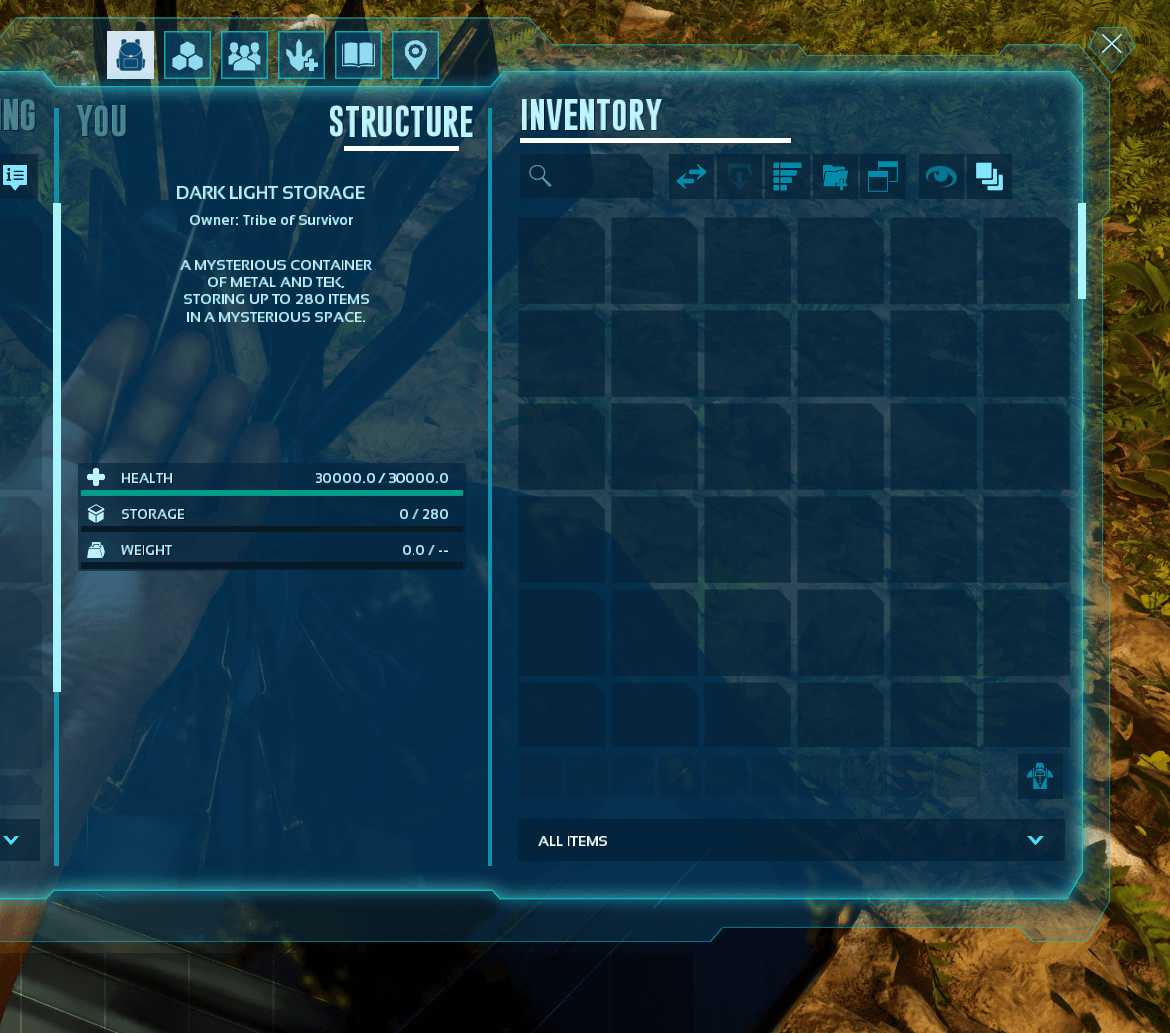Toggle the info speech-bubble icon at left
This screenshot has width=1170, height=1033.
(x=16, y=177)
